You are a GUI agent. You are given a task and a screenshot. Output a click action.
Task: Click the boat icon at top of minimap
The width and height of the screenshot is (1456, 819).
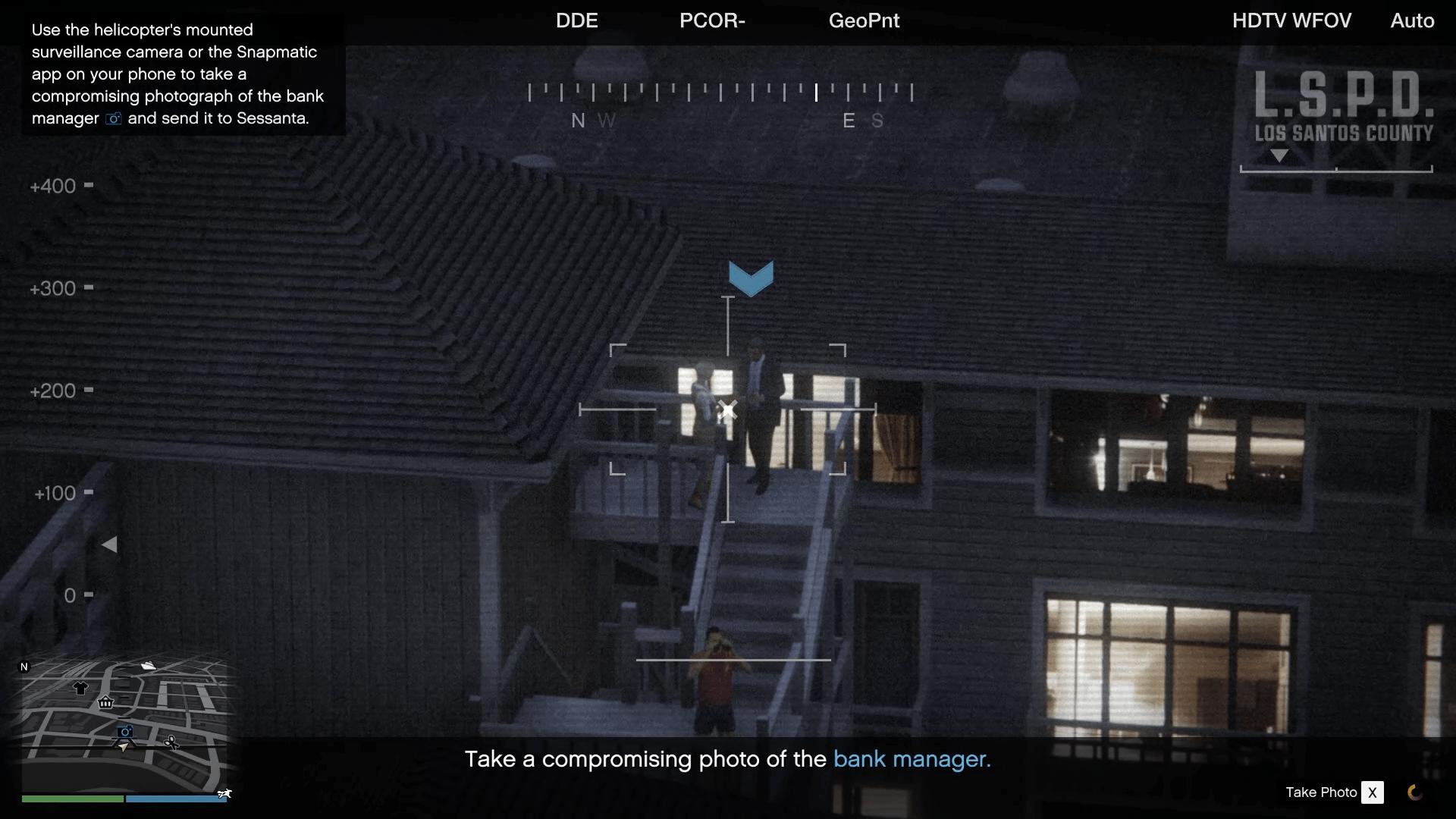click(x=148, y=665)
